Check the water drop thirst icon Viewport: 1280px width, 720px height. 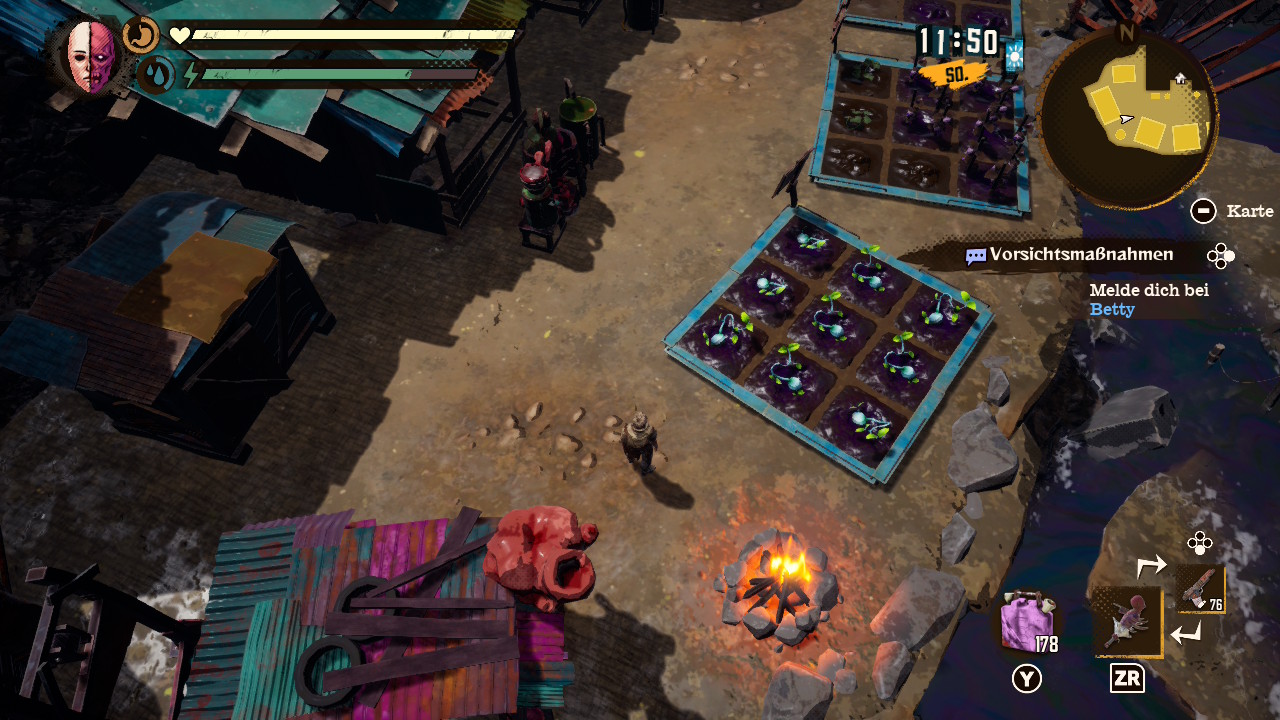pyautogui.click(x=154, y=75)
